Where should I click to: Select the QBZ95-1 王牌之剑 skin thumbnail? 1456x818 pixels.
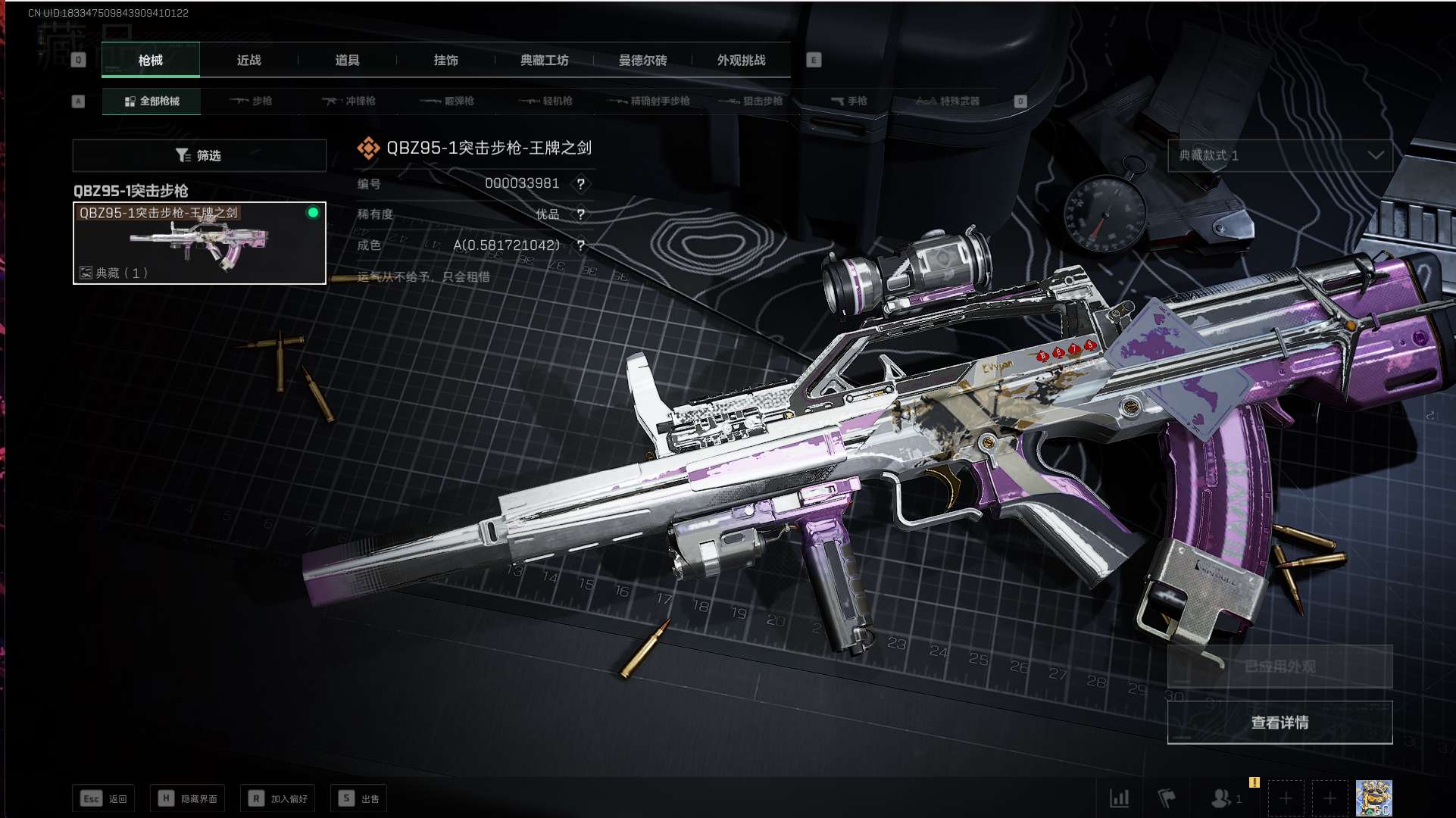coord(199,243)
